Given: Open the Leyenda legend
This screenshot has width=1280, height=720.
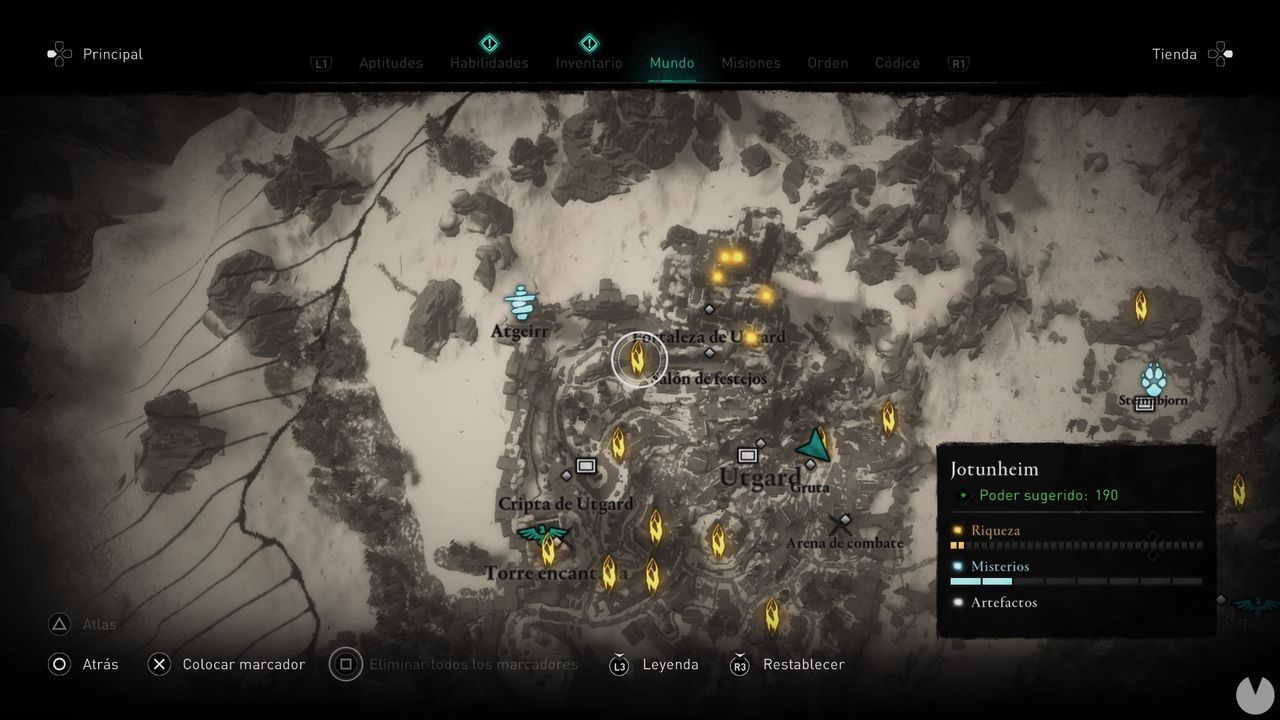Looking at the screenshot, I should coord(670,664).
